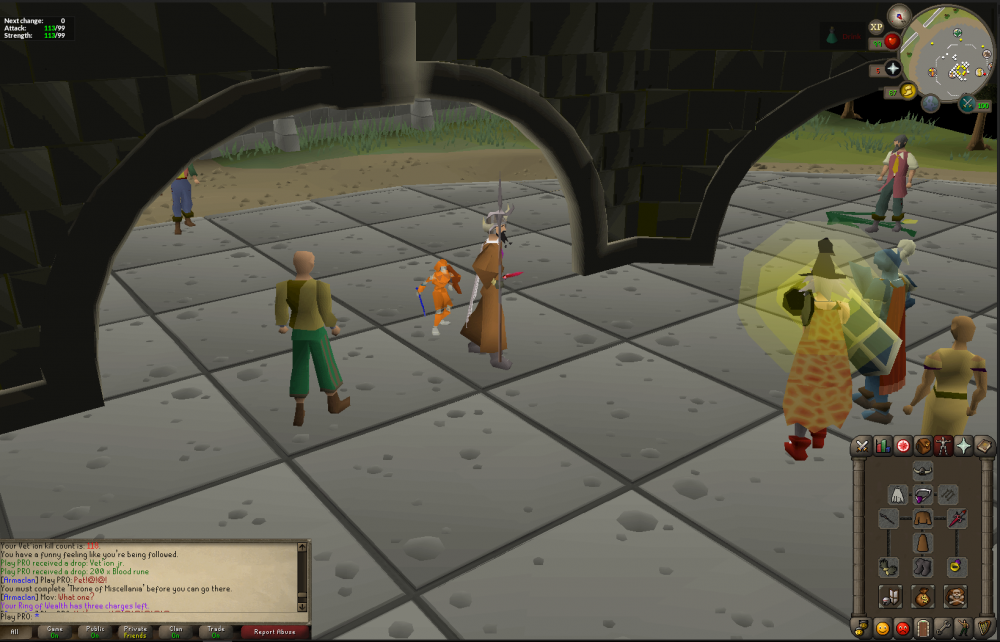Select the equipped horned helmet slot
The image size is (1000, 642).
923,472
